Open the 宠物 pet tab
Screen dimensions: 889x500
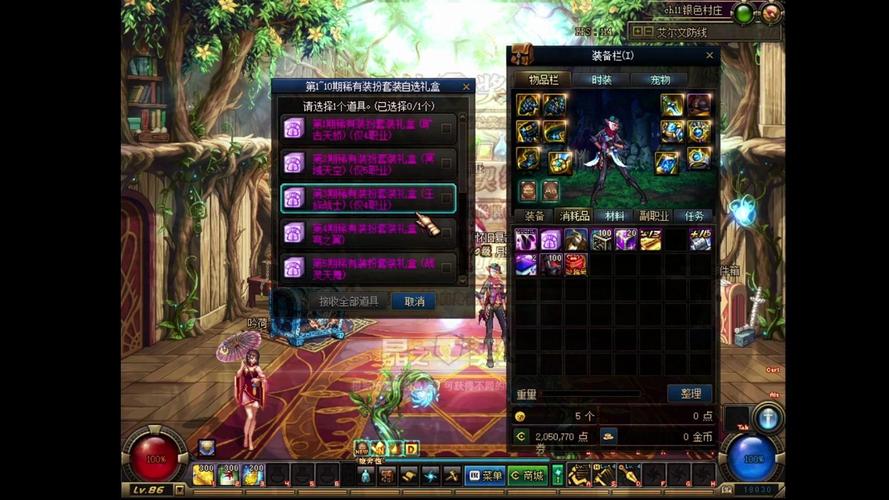(657, 80)
